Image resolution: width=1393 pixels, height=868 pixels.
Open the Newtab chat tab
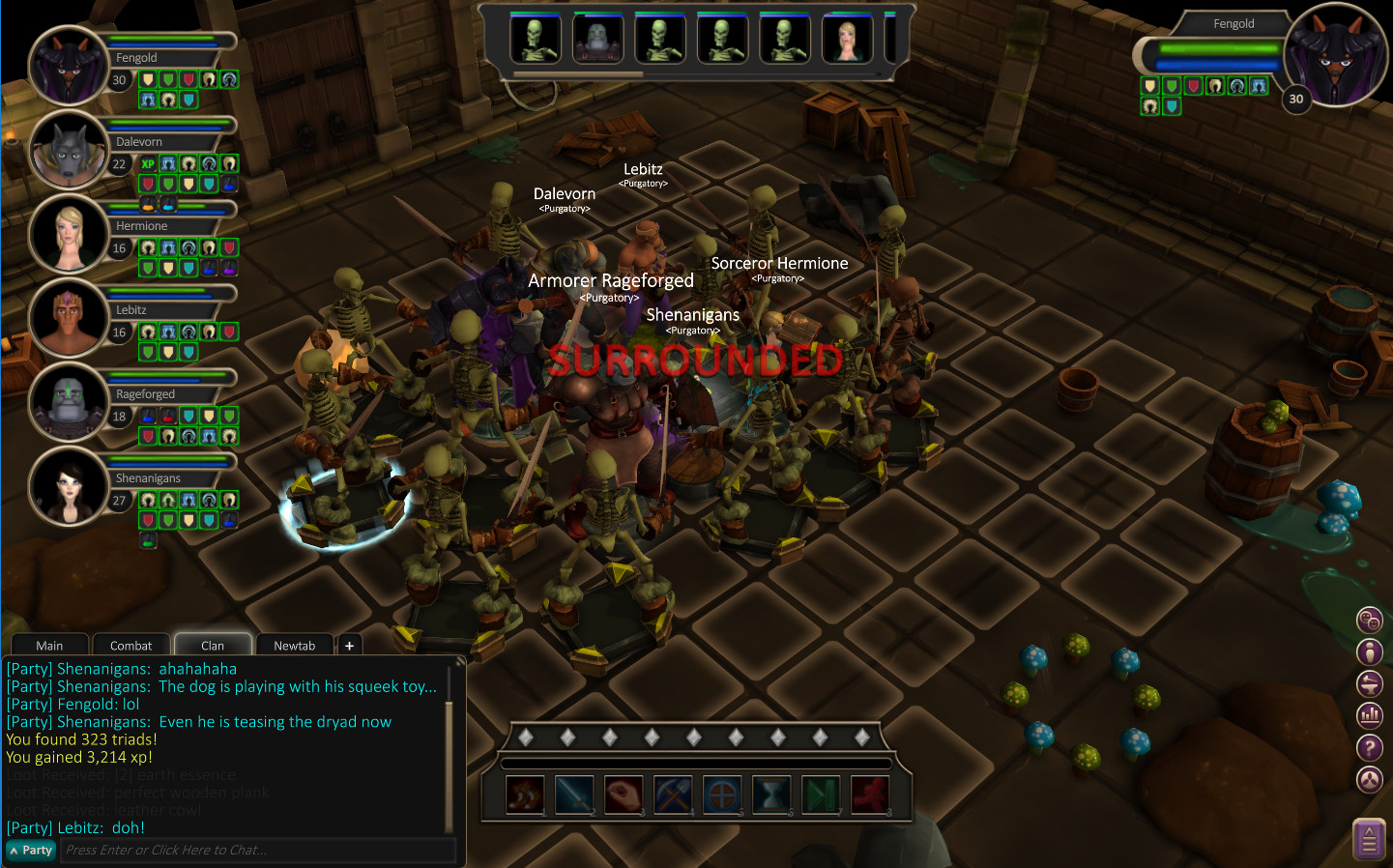pos(294,645)
